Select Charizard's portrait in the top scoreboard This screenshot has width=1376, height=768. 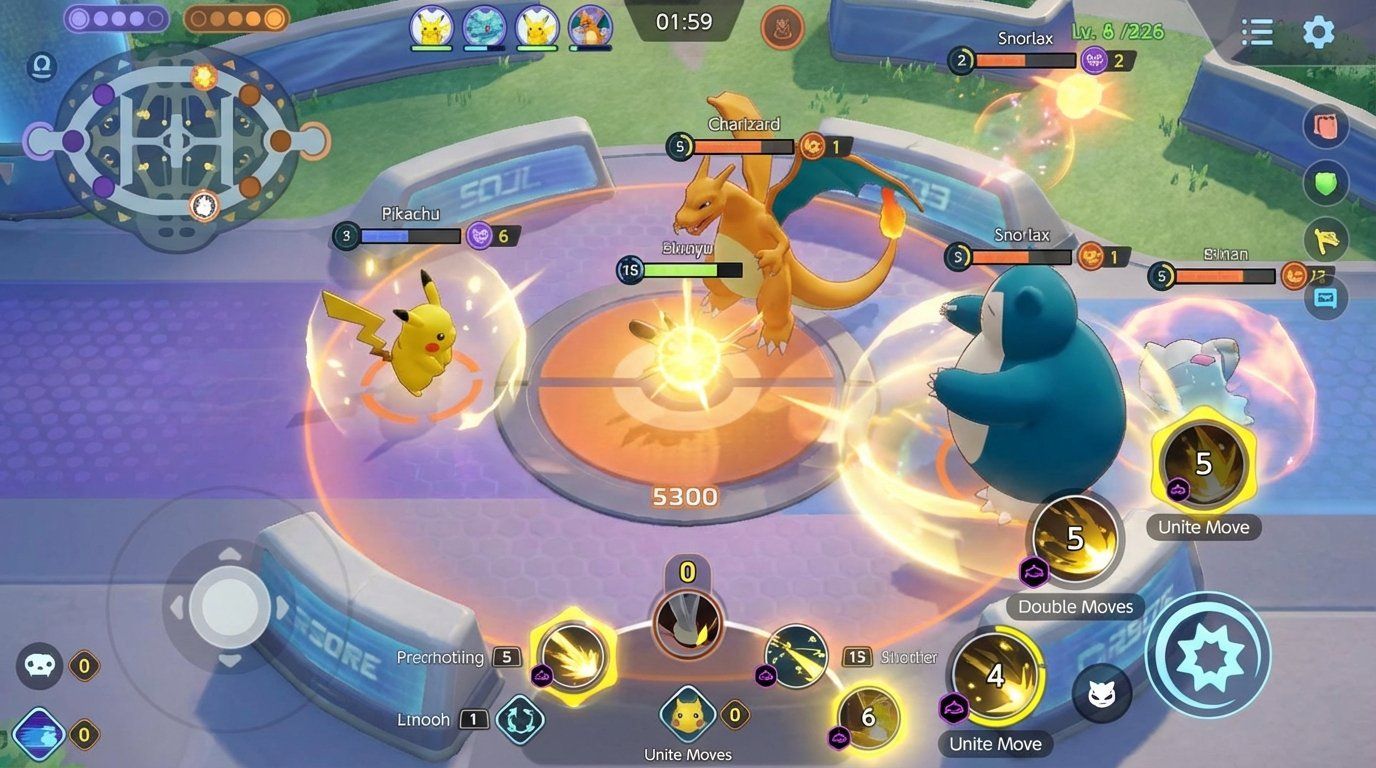click(591, 28)
